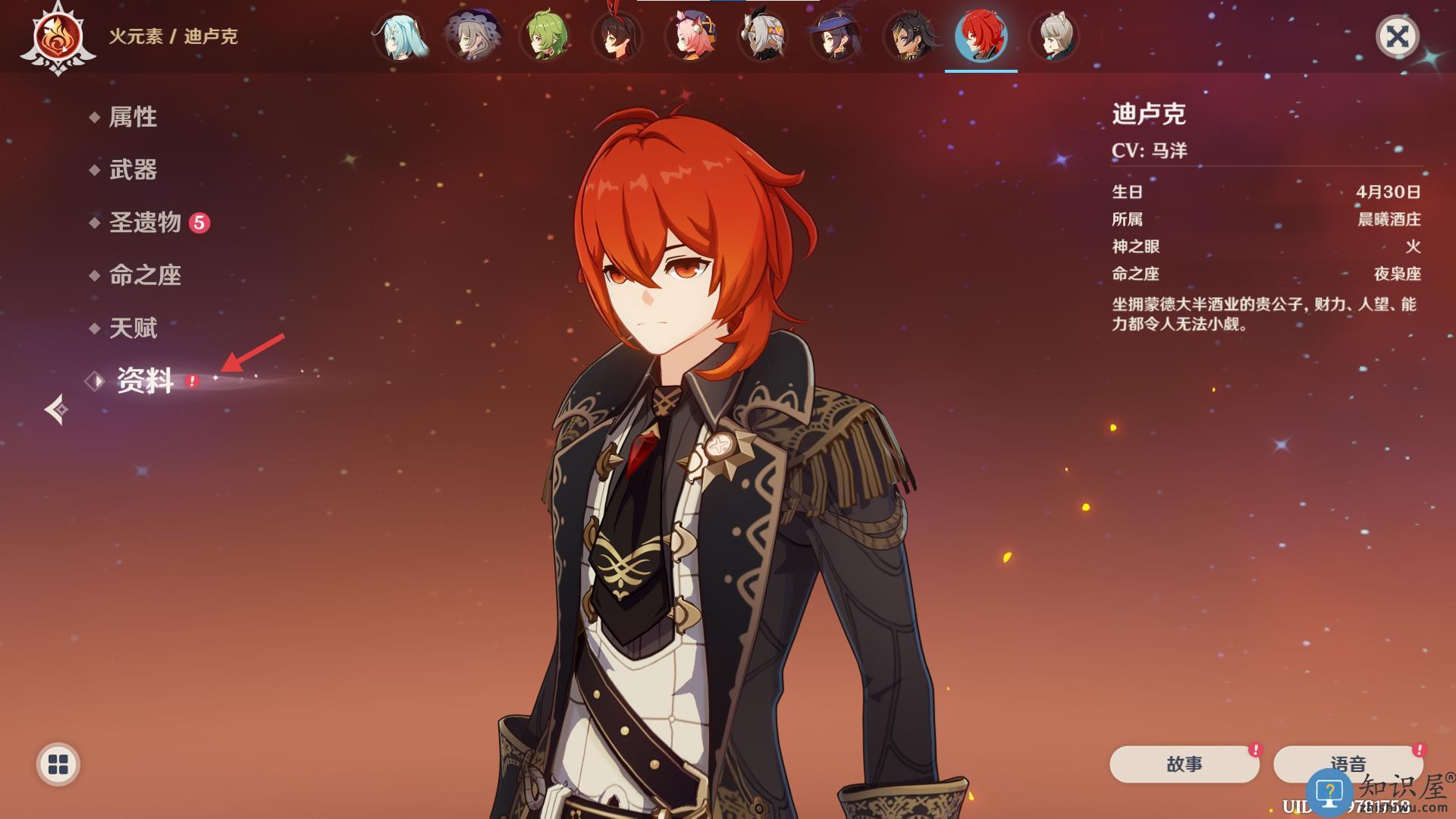
Task: Choose the dark-haired character with red ribbon
Action: 618,36
